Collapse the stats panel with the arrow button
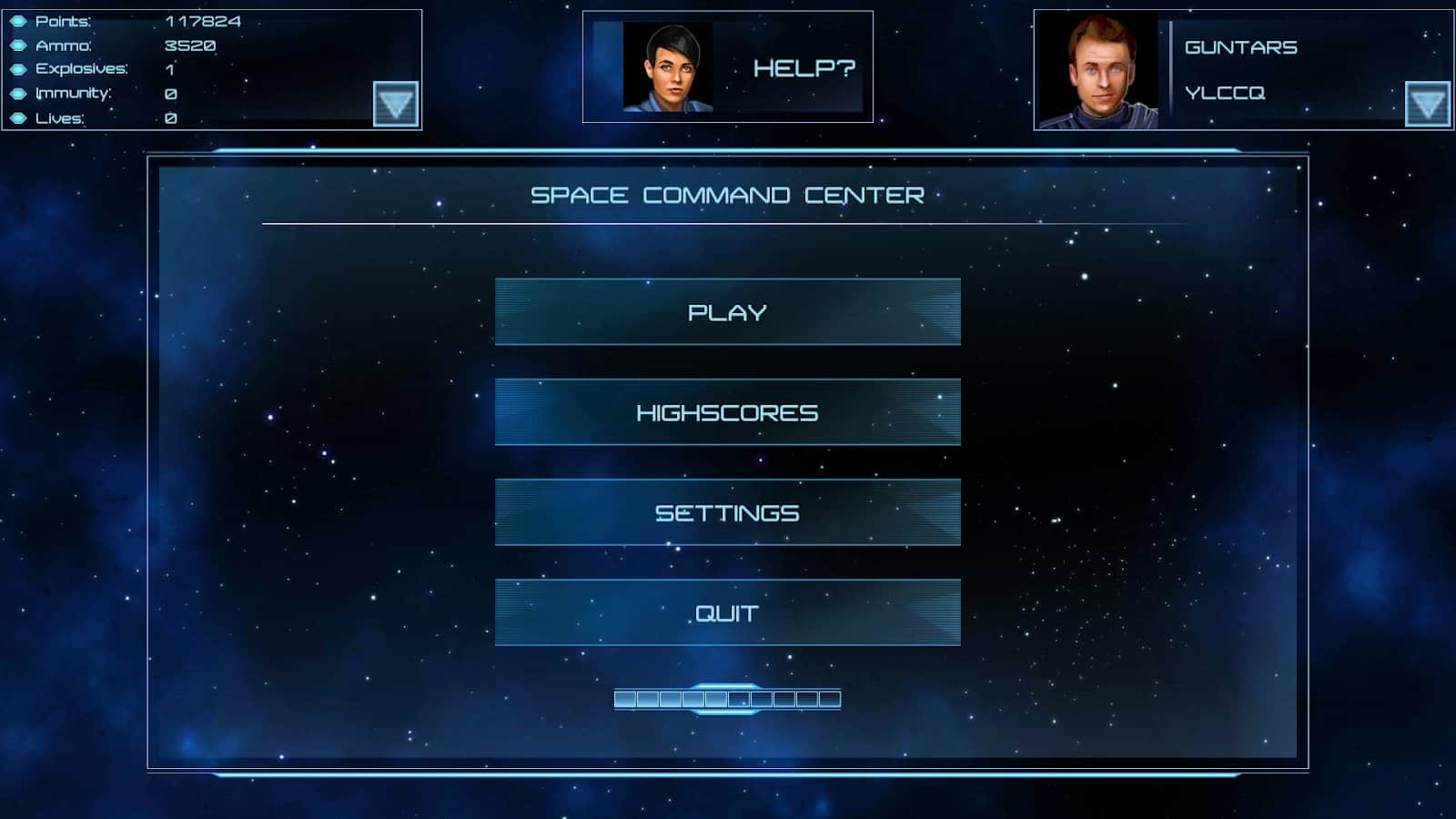 (x=396, y=104)
